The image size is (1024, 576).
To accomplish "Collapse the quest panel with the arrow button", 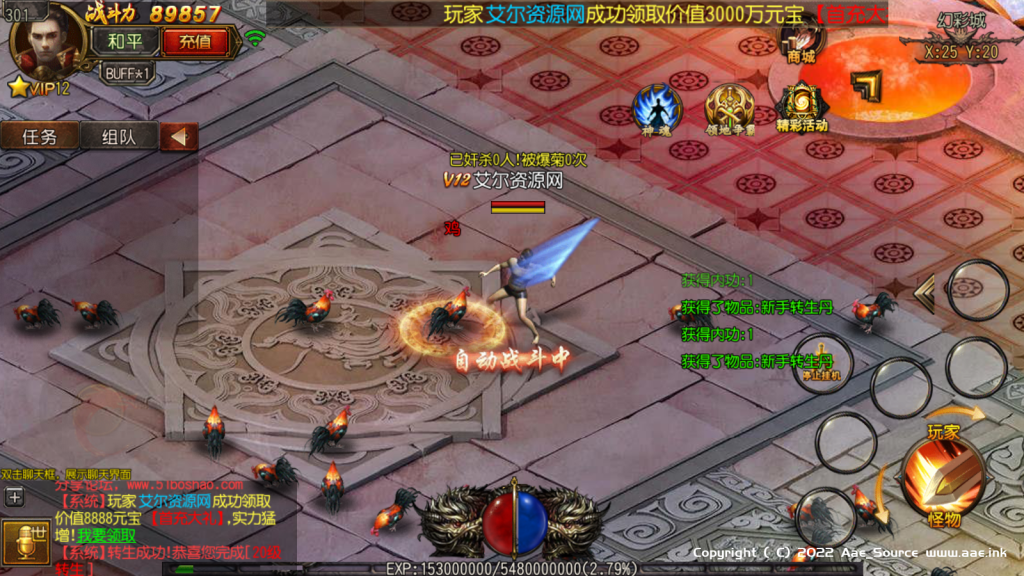I will 179,137.
